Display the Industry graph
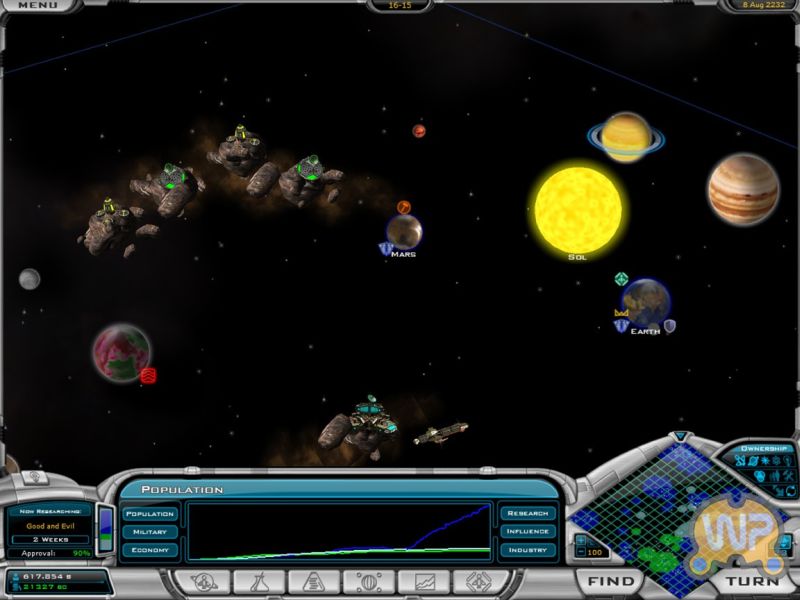This screenshot has width=800, height=600. [x=527, y=550]
